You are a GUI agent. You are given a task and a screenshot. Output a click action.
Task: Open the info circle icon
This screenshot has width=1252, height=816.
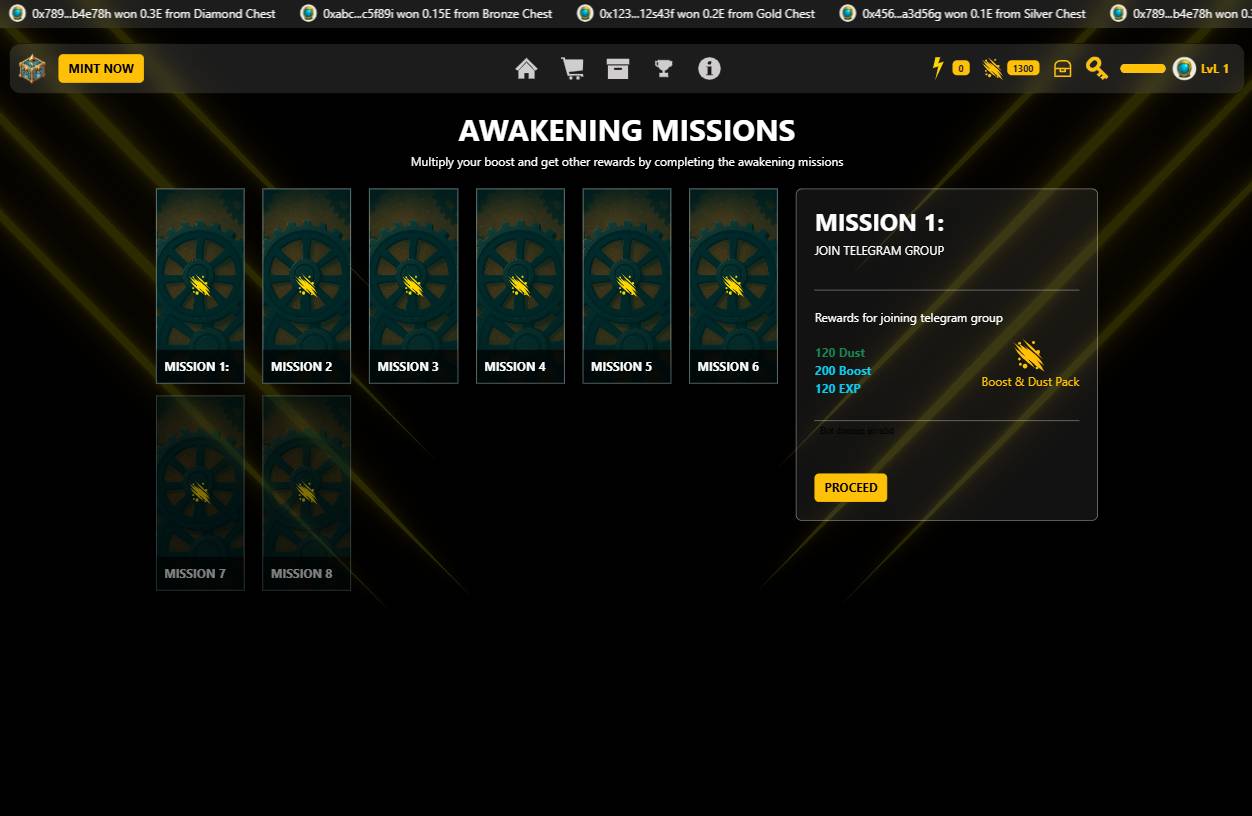tap(709, 68)
